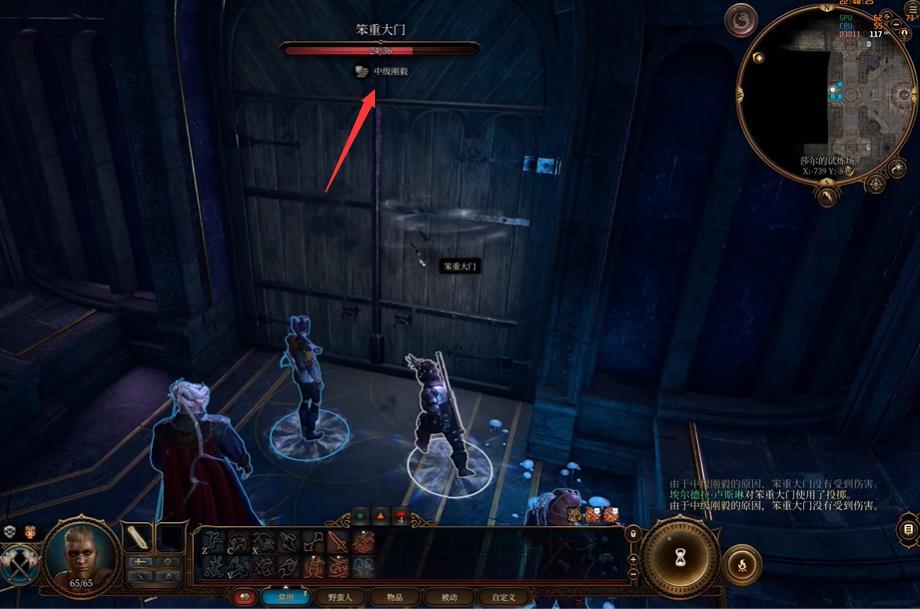This screenshot has width=920, height=609.
Task: Click the orange triangle bonus action
Action: 380,516
